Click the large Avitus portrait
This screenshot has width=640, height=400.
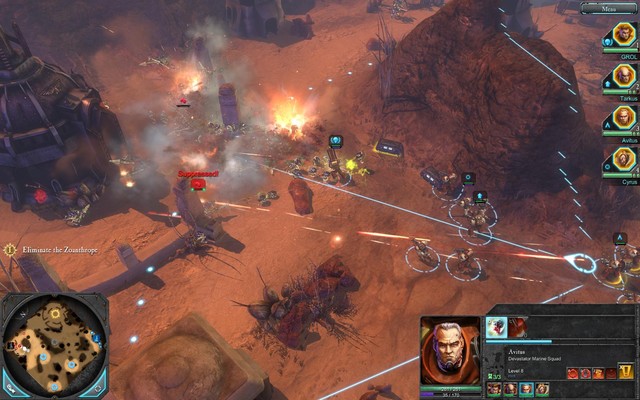[450, 349]
